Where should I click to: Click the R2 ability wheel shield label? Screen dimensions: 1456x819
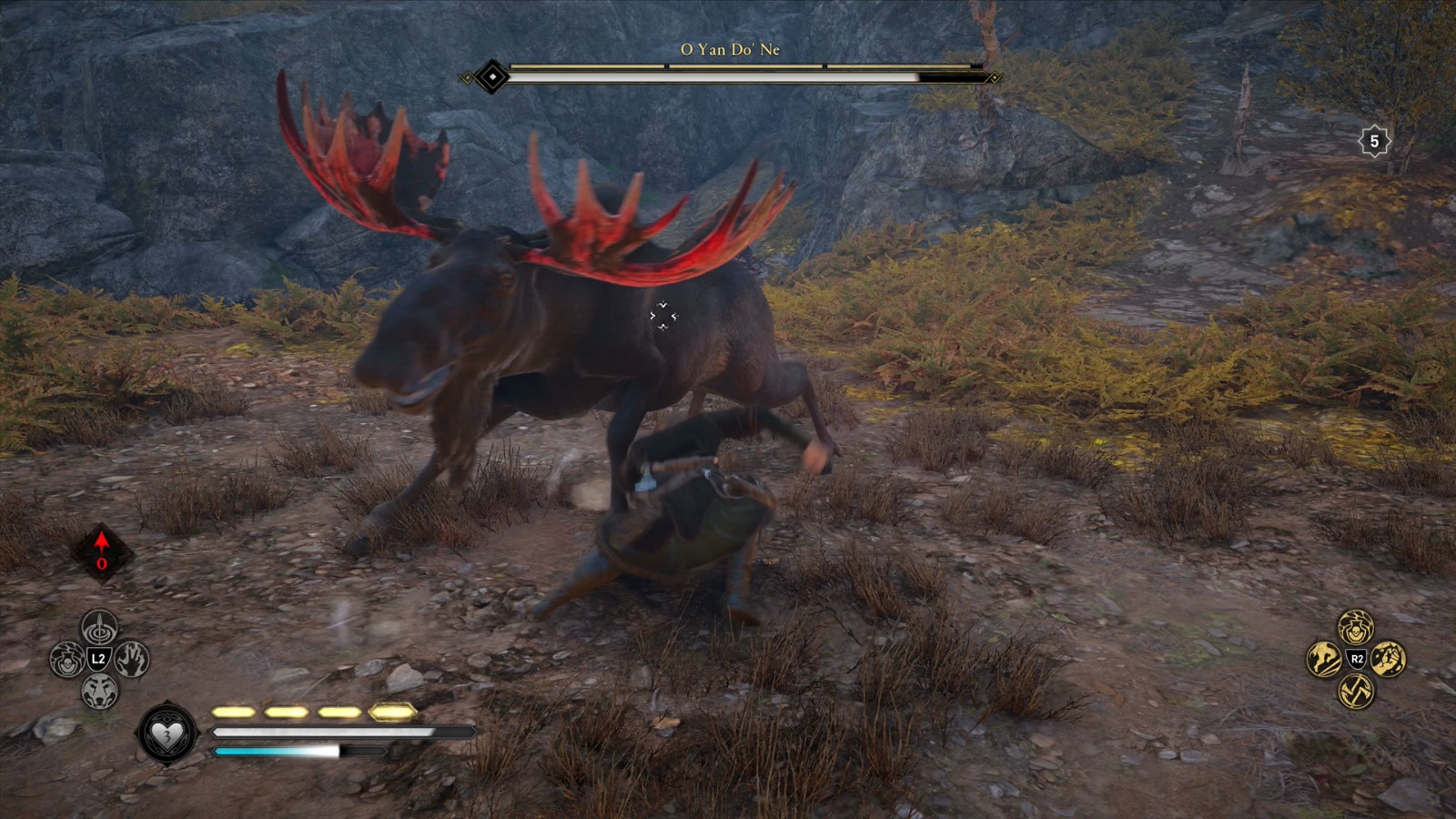pyautogui.click(x=1356, y=660)
